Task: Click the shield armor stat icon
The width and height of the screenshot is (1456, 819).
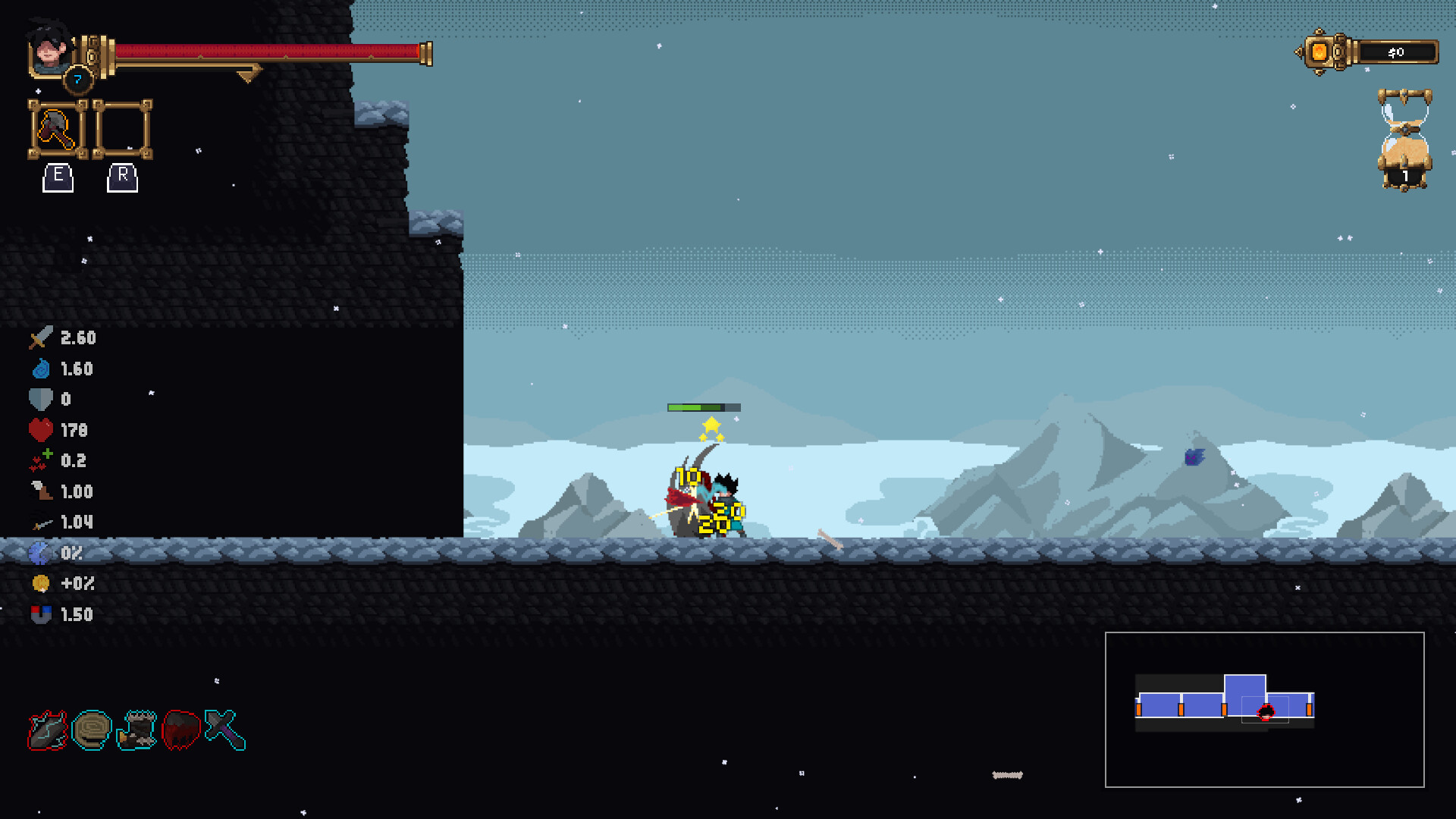Action: pyautogui.click(x=39, y=399)
